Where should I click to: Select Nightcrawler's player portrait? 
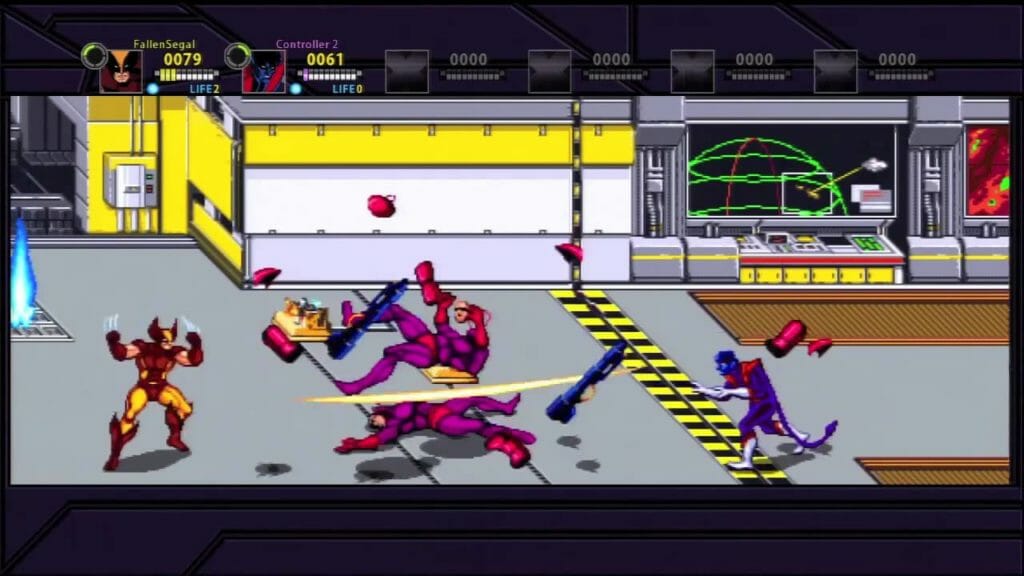[263, 71]
